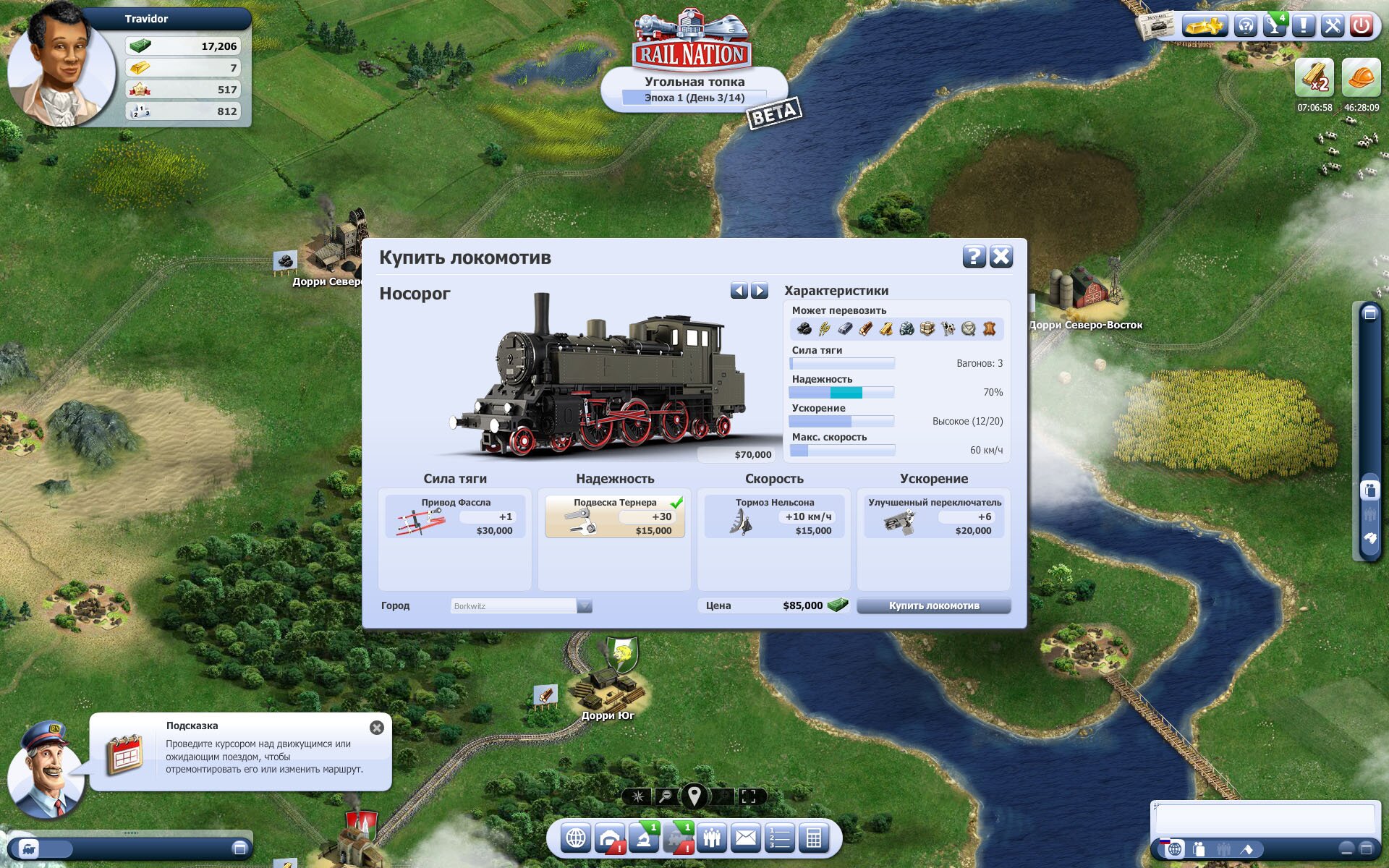This screenshot has height=868, width=1389.
Task: Open settings with the crossed tools icon
Action: 1332,27
